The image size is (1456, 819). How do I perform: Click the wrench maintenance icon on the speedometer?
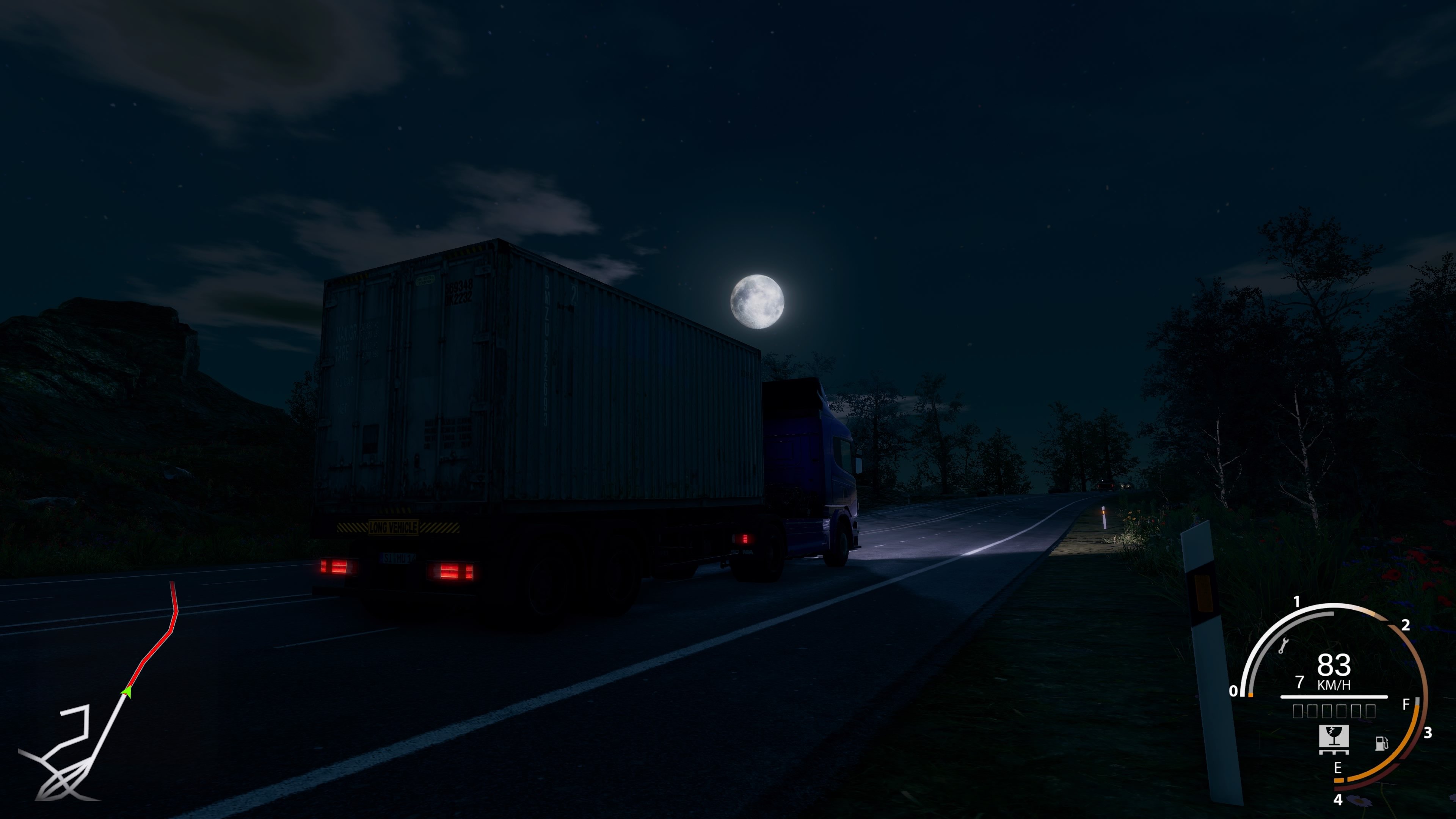pyautogui.click(x=1285, y=645)
